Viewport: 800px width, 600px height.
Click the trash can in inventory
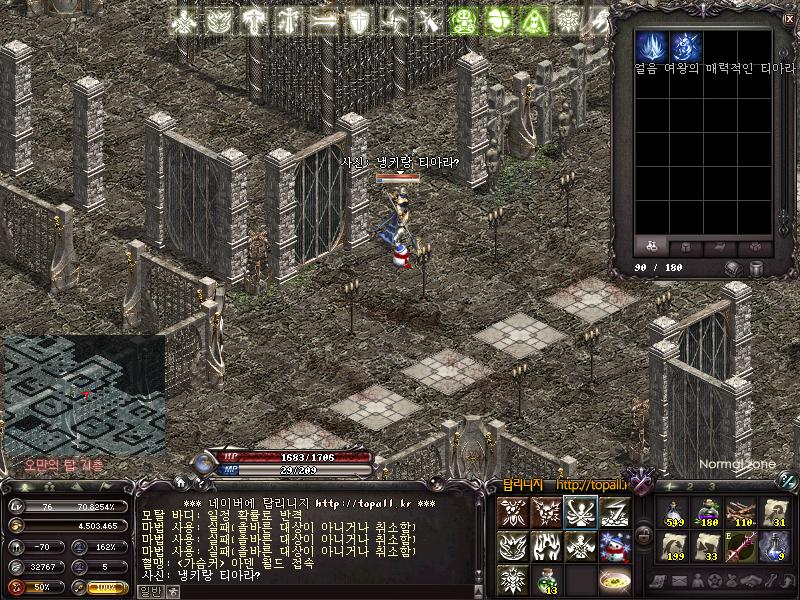757,268
